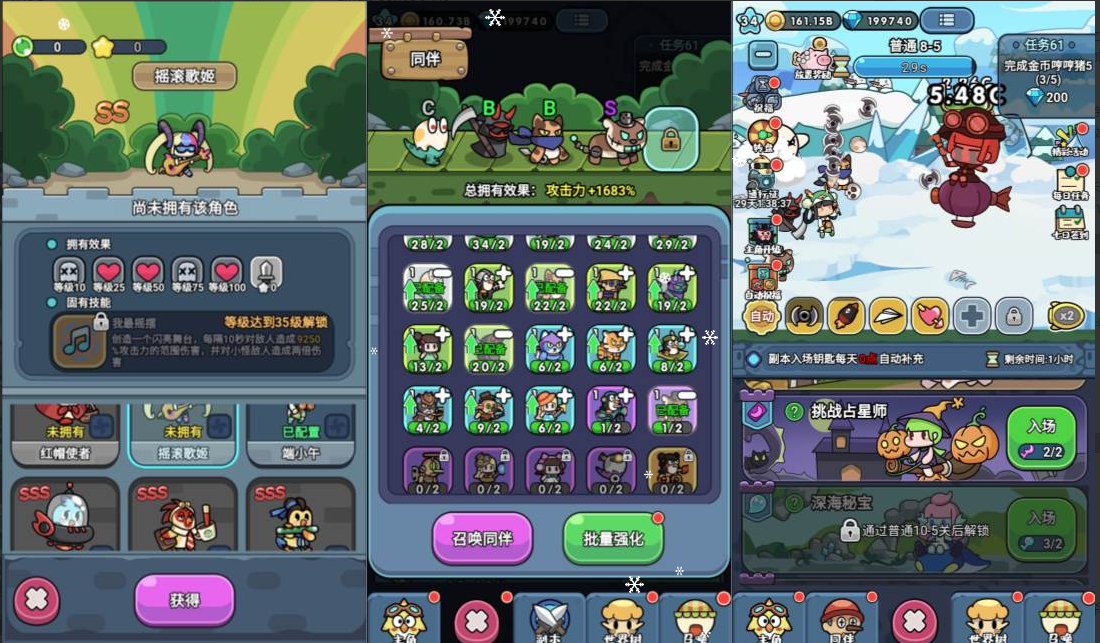Tap the 召唤同伴 summon button
Screen dimensions: 1100x643
(x=482, y=538)
